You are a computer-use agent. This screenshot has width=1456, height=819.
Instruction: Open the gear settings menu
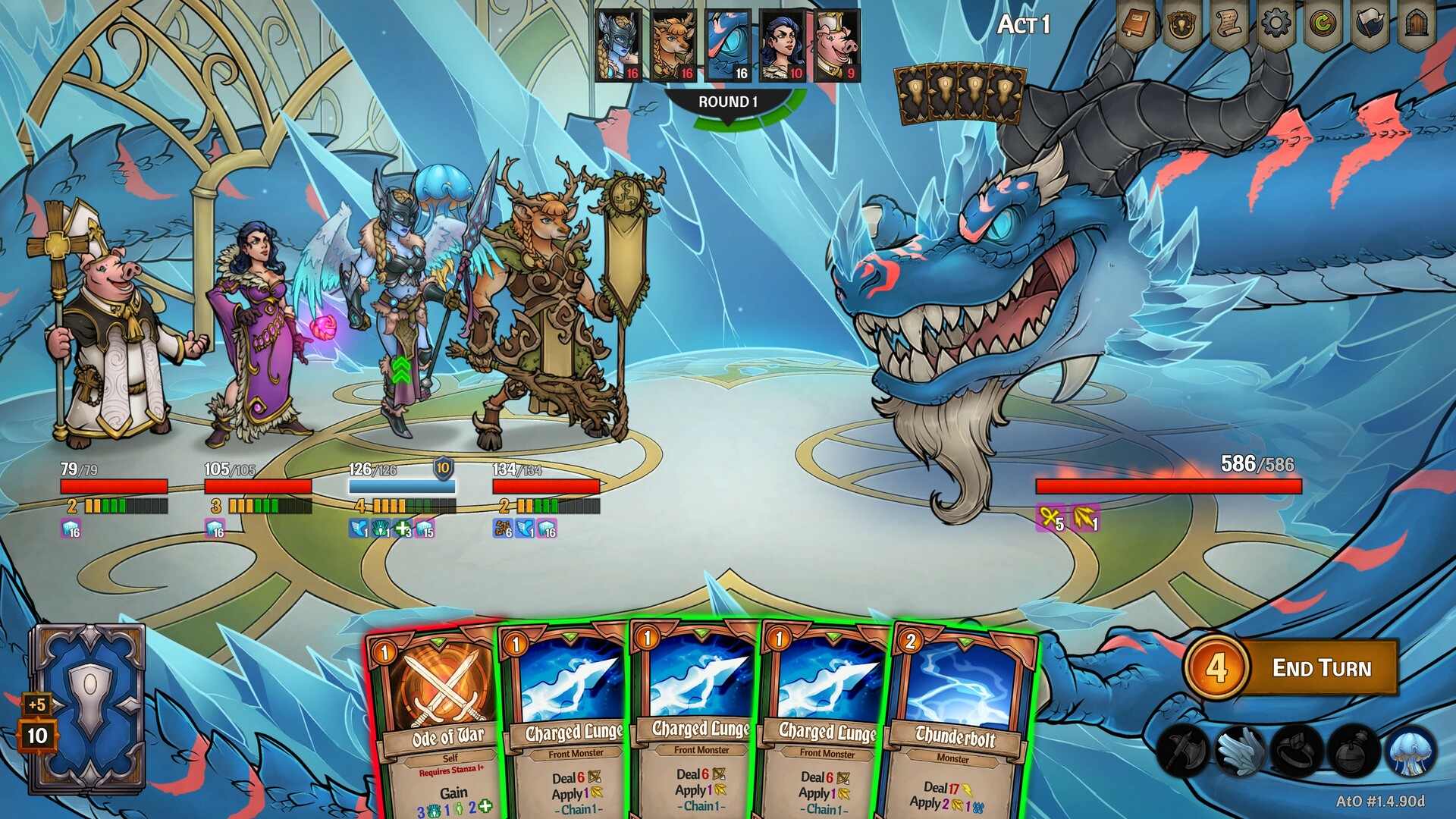[x=1276, y=26]
